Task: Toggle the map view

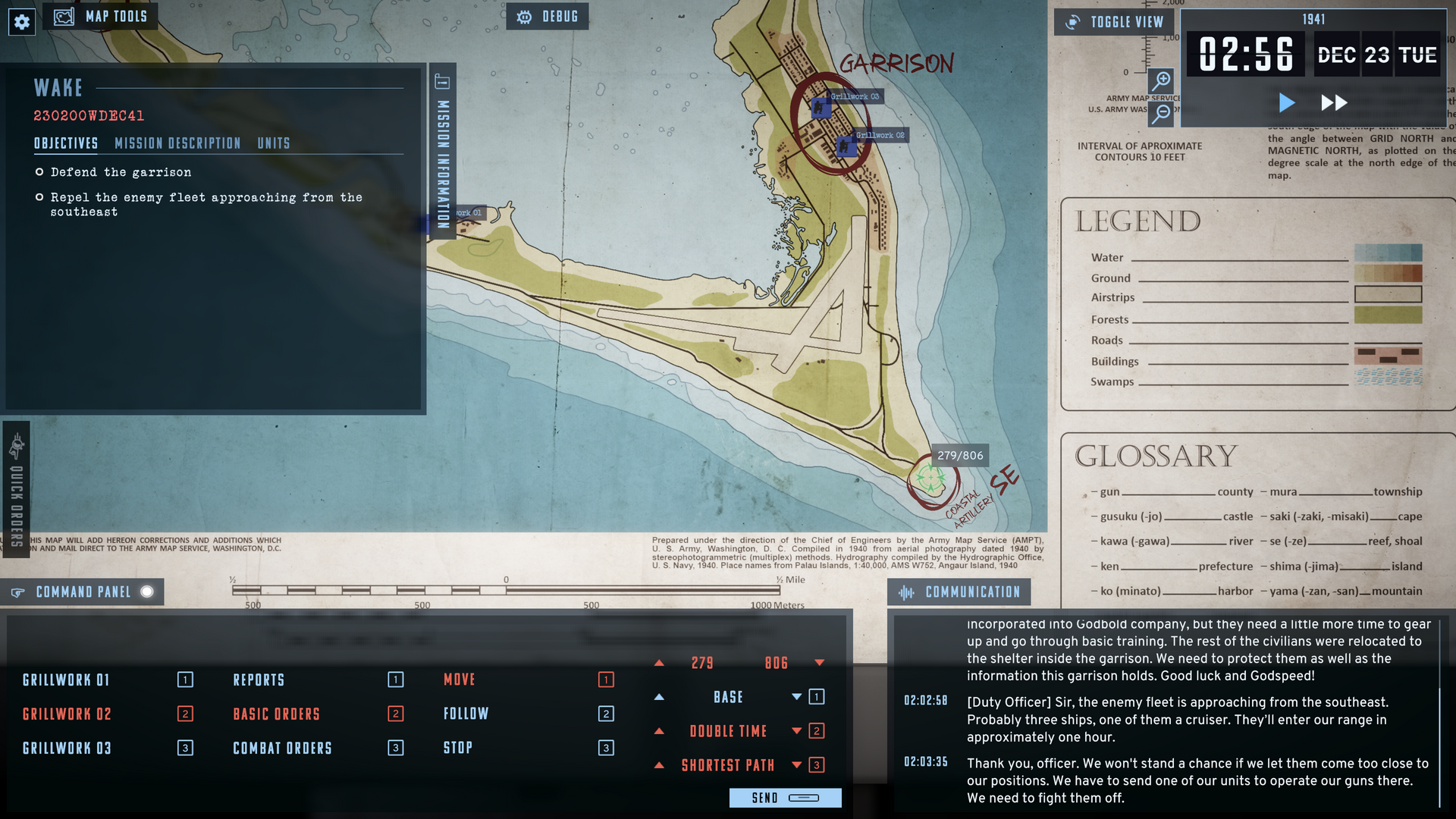Action: tap(1114, 22)
